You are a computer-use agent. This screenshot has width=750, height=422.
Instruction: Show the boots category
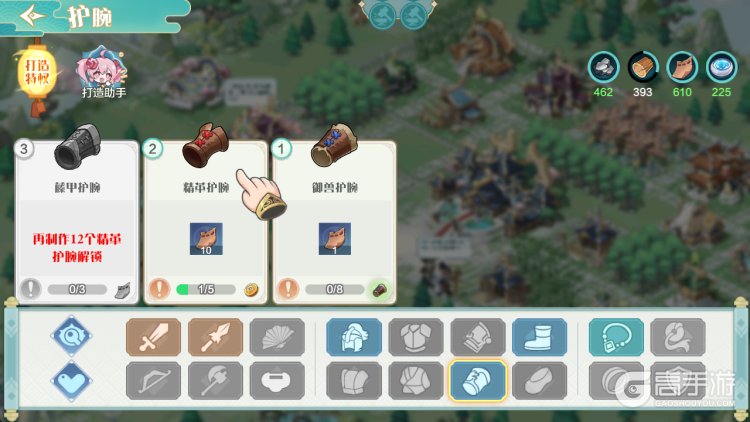[540, 337]
